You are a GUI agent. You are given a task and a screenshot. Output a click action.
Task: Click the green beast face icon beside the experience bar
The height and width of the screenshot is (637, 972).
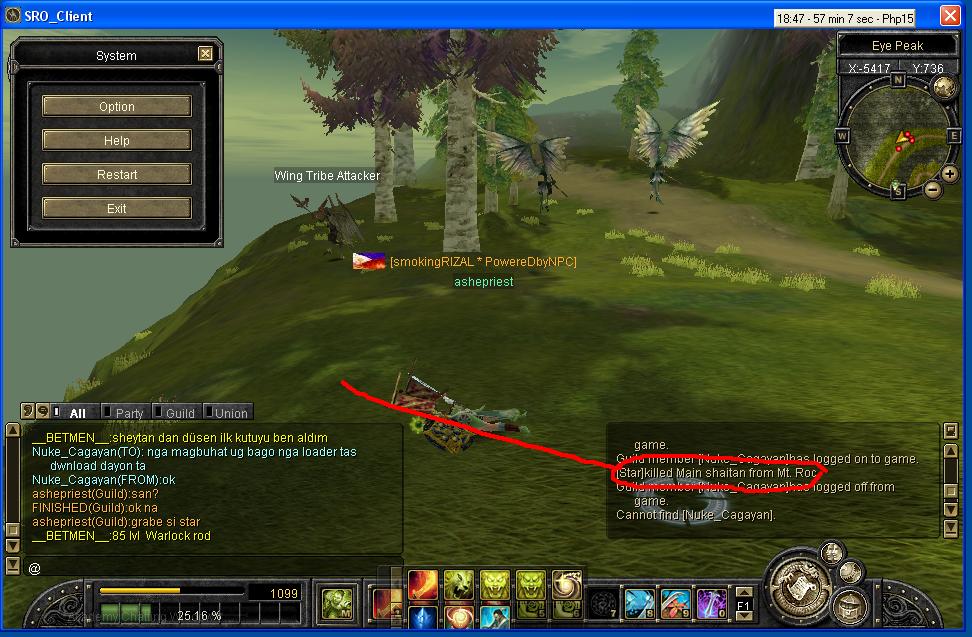[335, 603]
